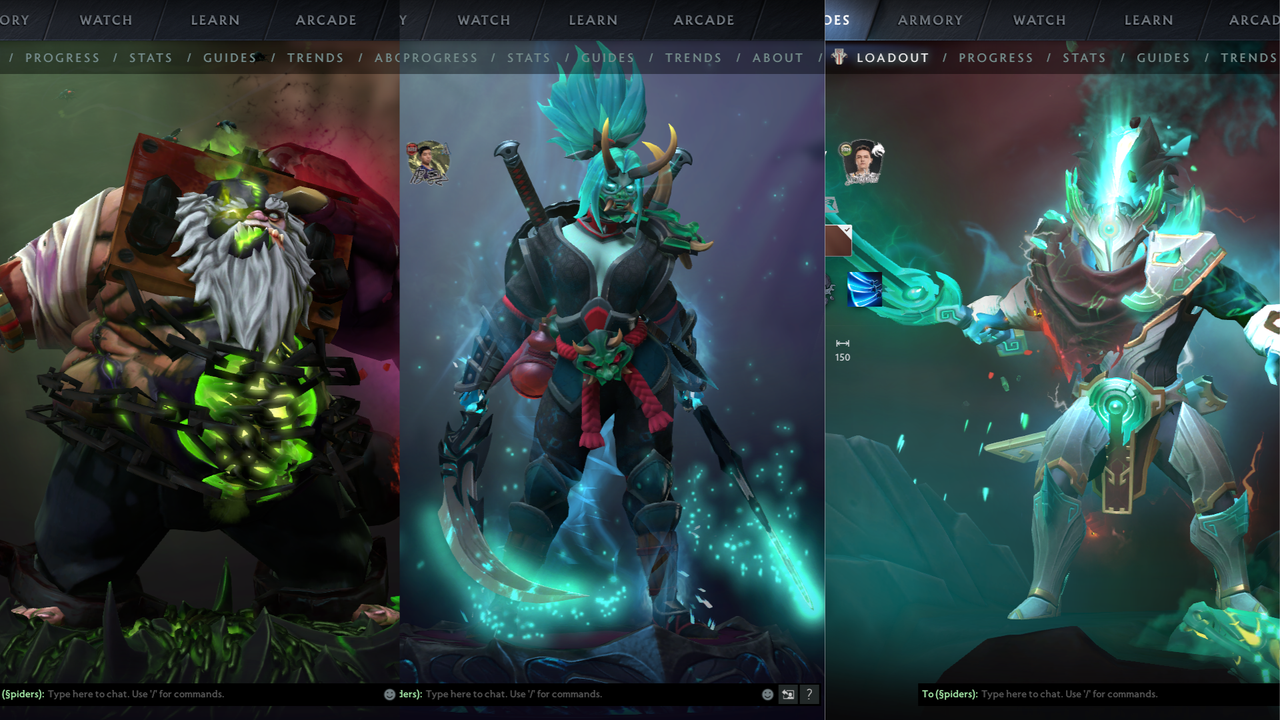Click the shield icon beside the LOADOUT label
The height and width of the screenshot is (720, 1280).
[x=838, y=57]
